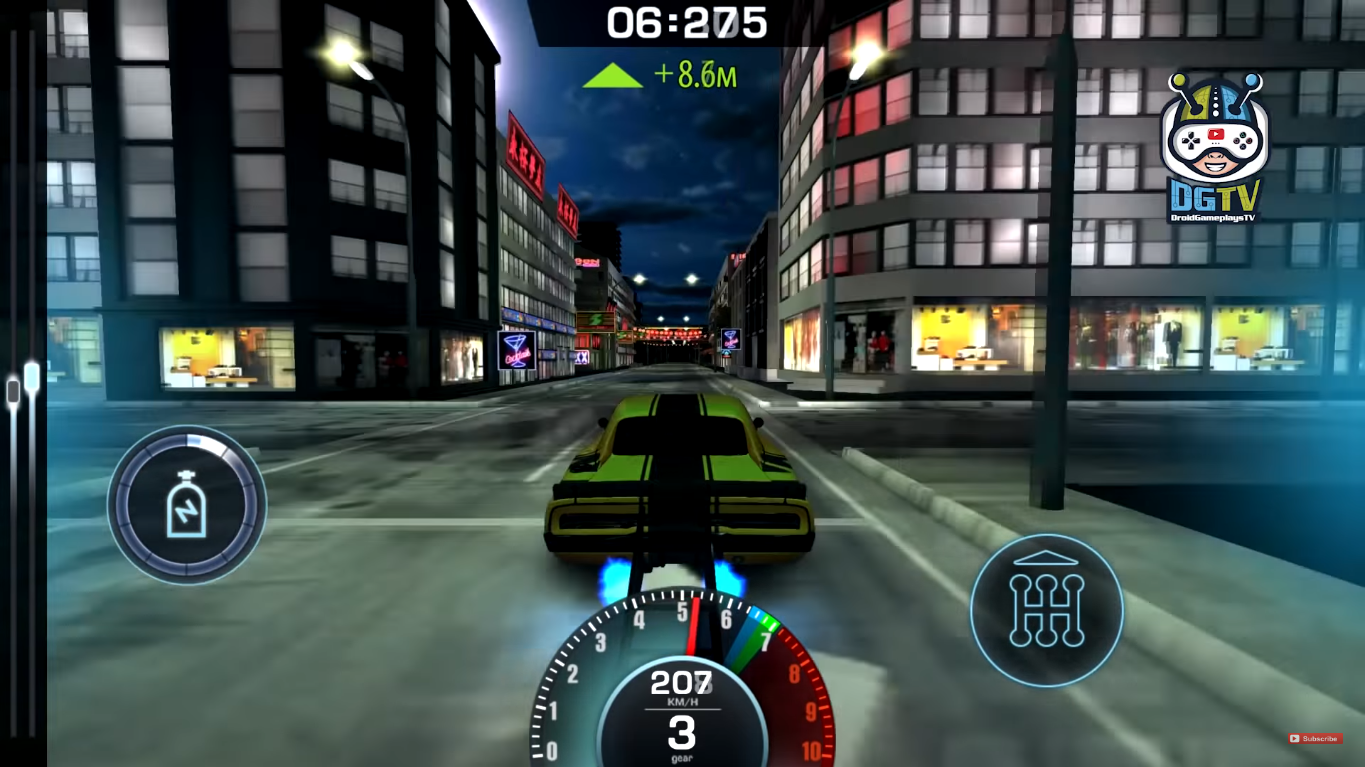Select the YouTube play icon on the Subscribe badge
Viewport: 1365px width, 767px height.
point(1297,739)
